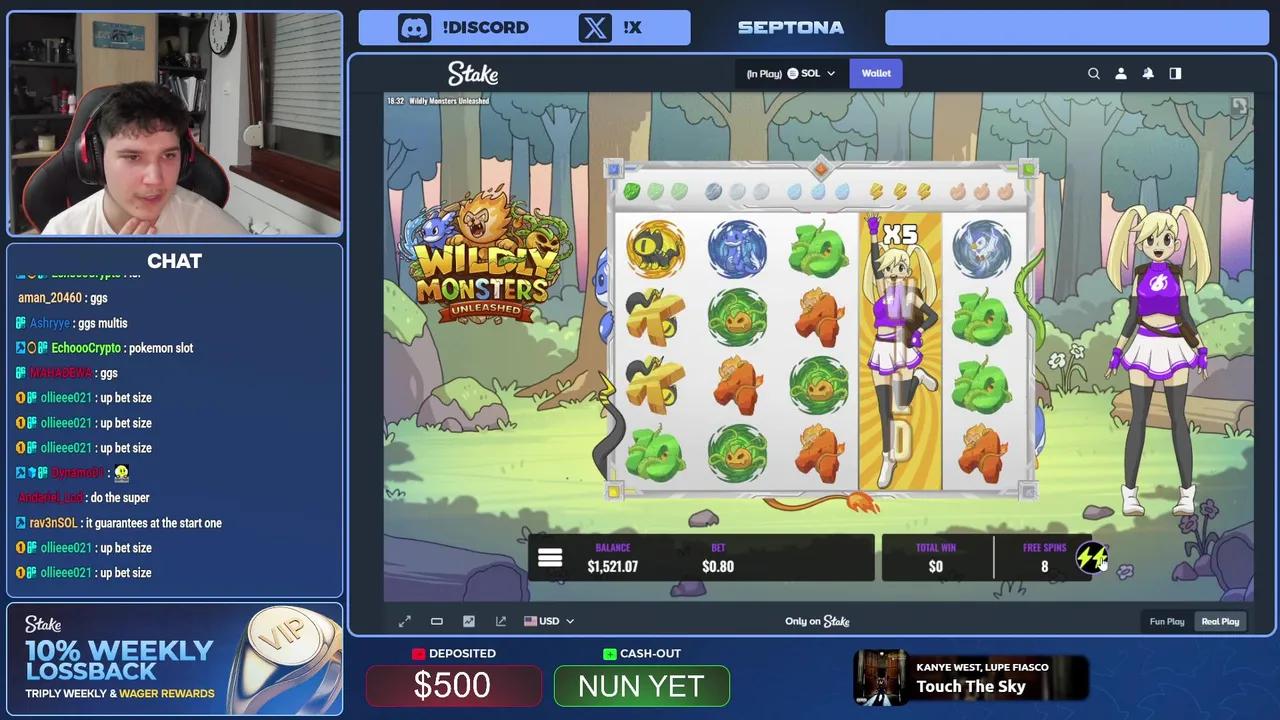Switch to Fun Play mode

tap(1167, 621)
